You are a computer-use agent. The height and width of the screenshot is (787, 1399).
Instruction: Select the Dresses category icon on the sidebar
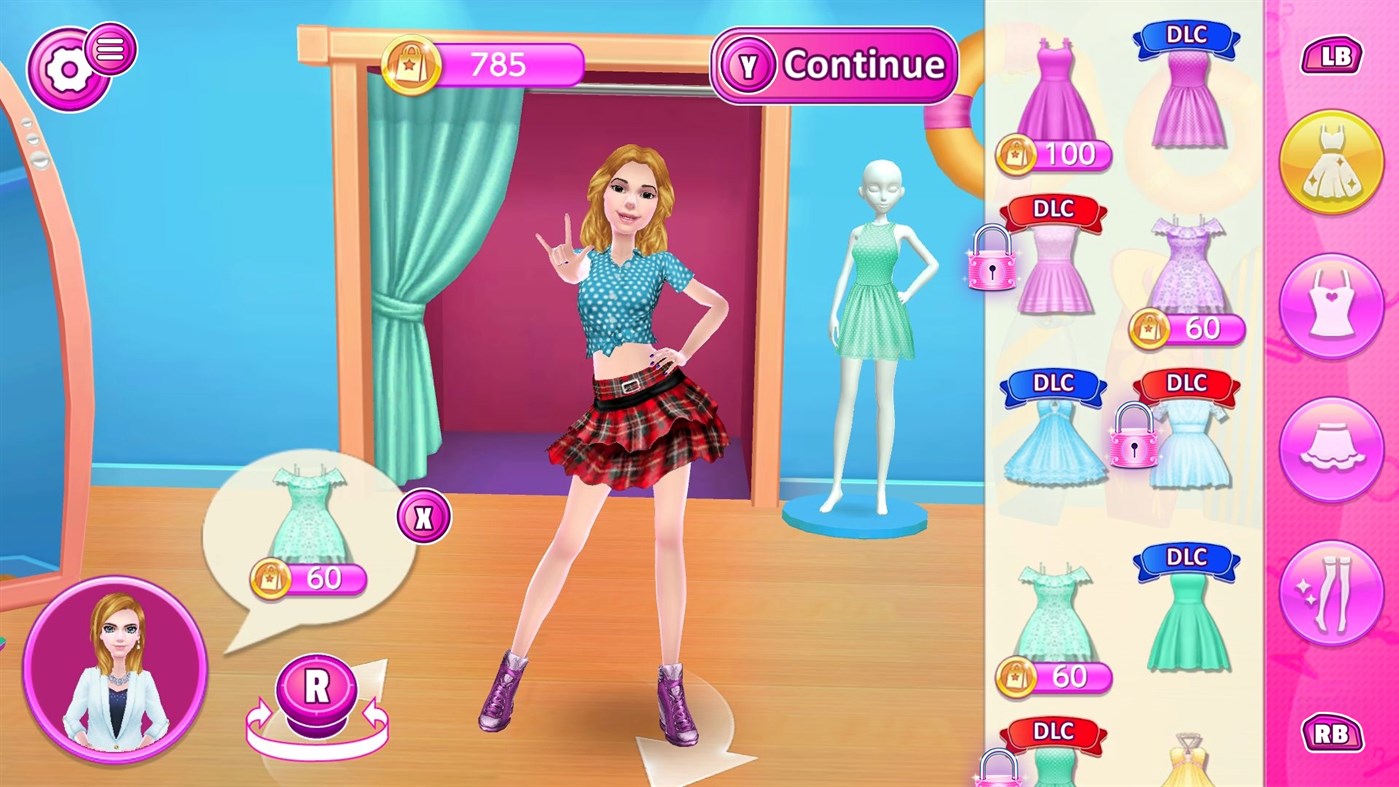[1333, 160]
